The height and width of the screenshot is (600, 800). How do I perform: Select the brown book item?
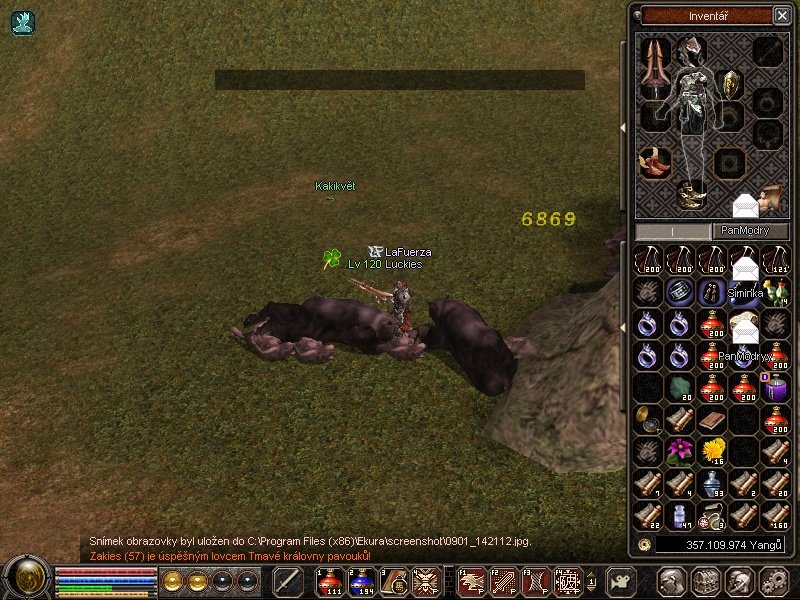point(711,418)
